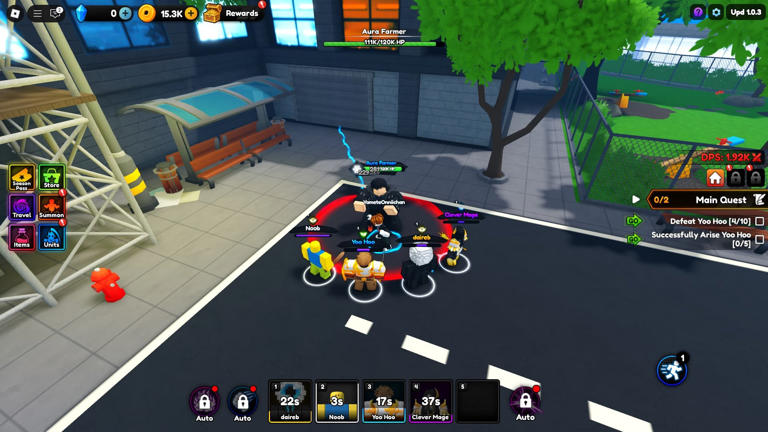Add more blue gems with plus button

125,13
